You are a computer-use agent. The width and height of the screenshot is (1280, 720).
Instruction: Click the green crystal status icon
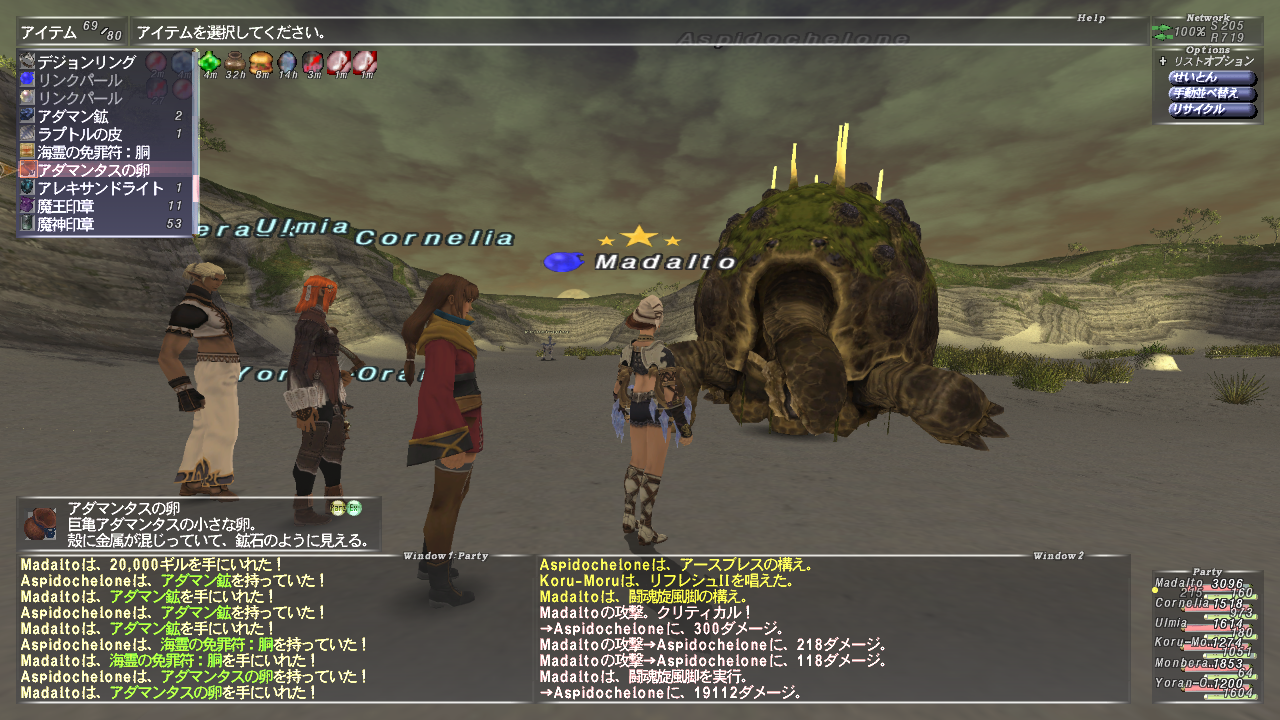tap(210, 63)
